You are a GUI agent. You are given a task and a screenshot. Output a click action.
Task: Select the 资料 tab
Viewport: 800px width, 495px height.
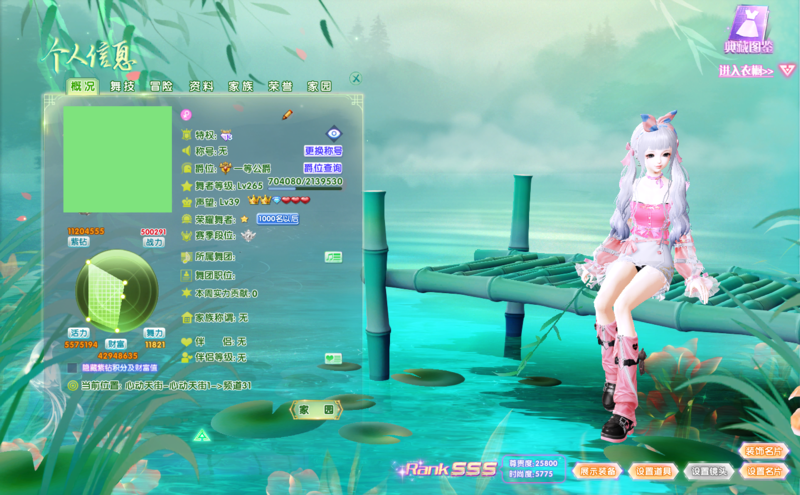point(201,87)
